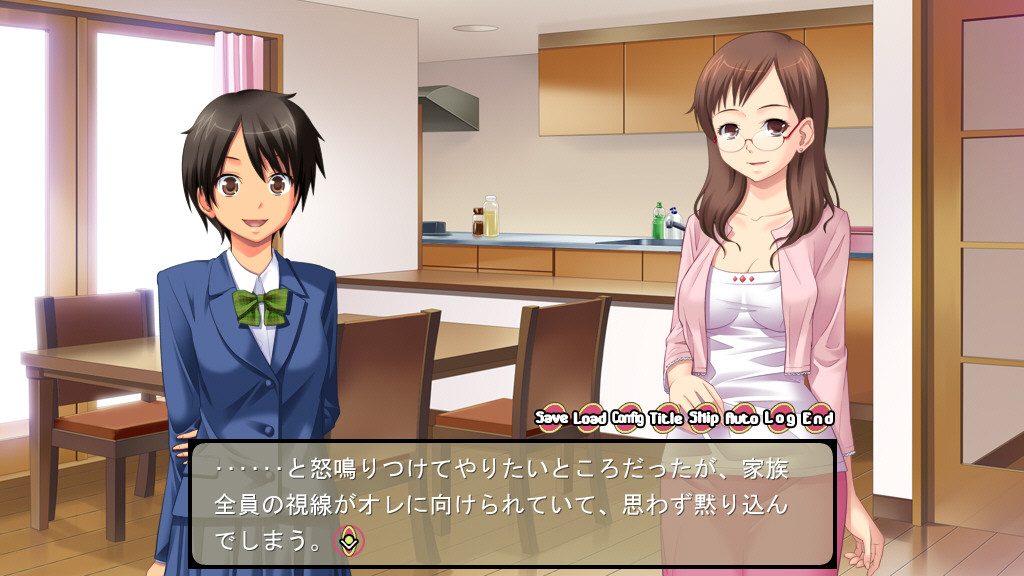This screenshot has height=576, width=1024.
Task: Click End to quit the game
Action: (x=818, y=417)
